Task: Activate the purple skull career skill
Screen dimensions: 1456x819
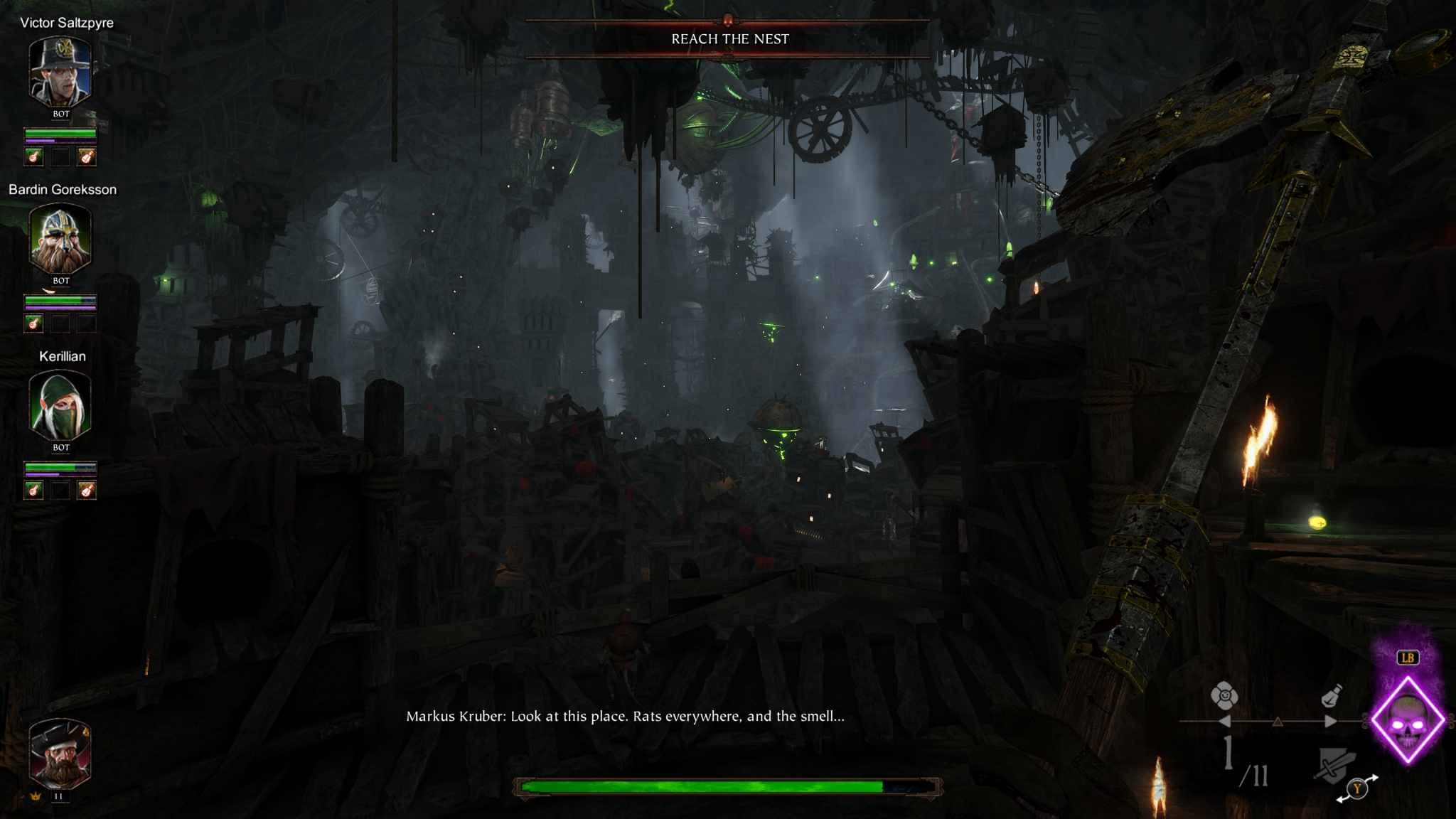Action: tap(1408, 721)
